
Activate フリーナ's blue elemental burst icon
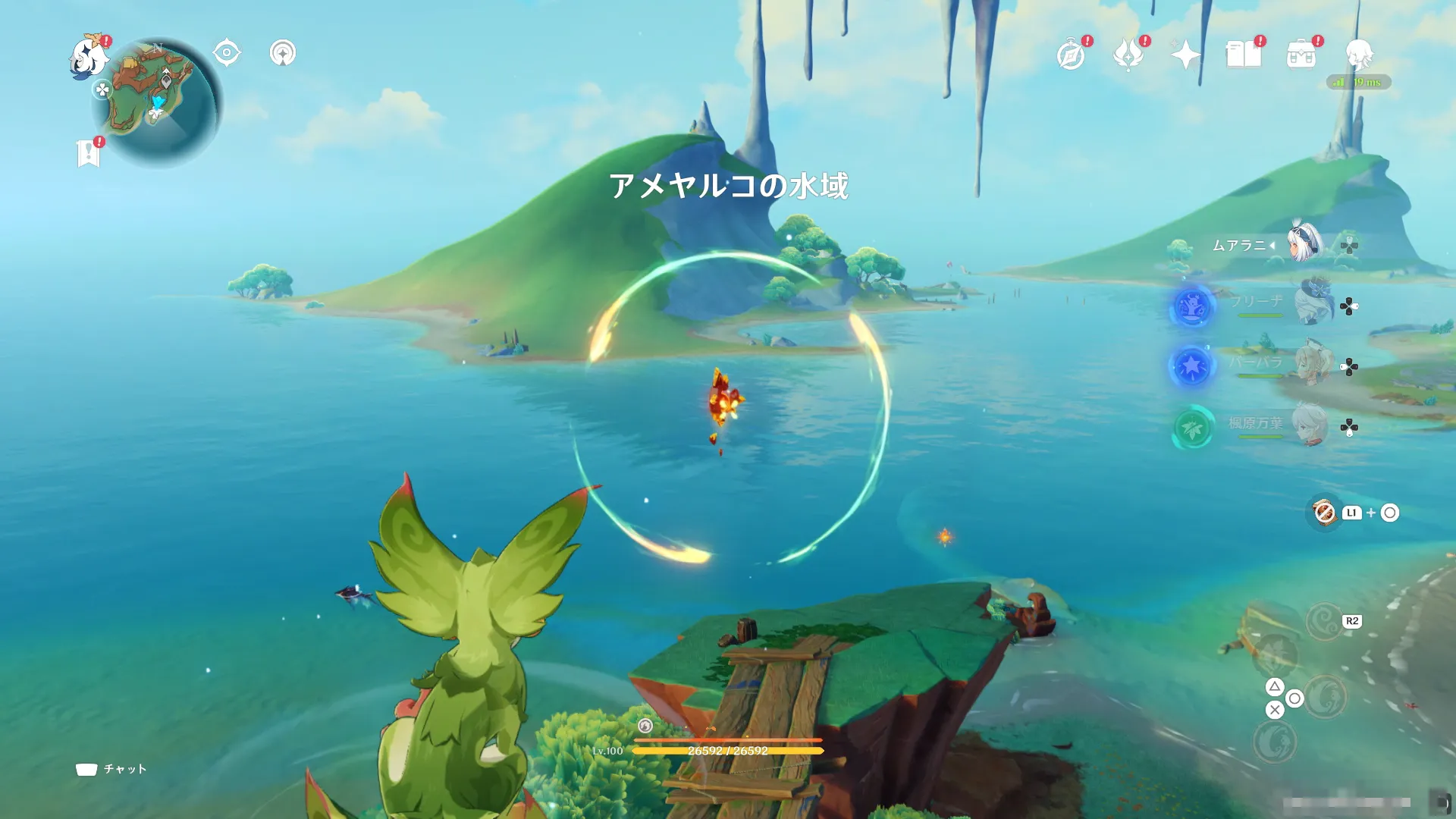click(1192, 306)
